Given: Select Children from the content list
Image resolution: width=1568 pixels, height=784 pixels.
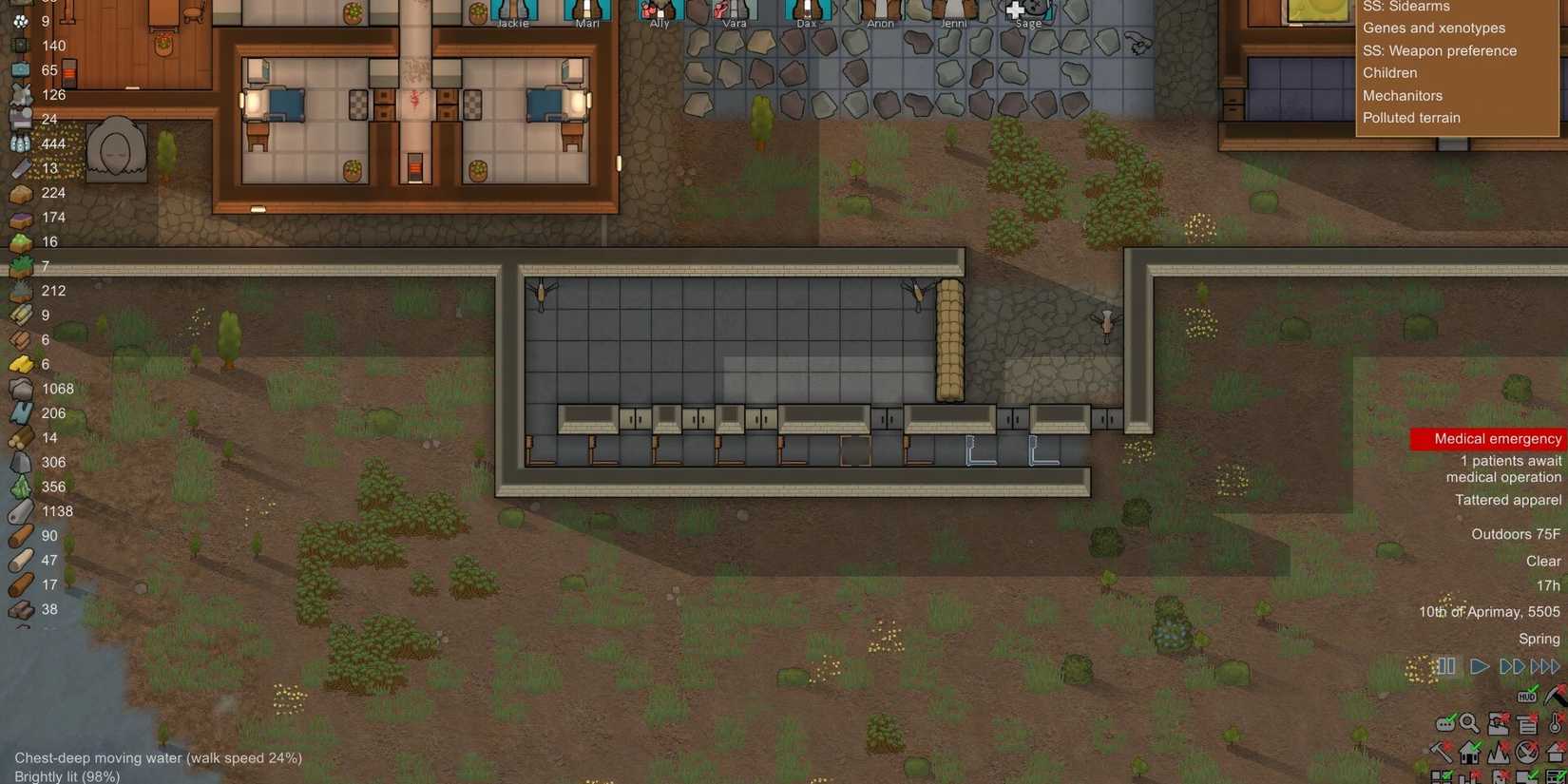Looking at the screenshot, I should click(1389, 72).
